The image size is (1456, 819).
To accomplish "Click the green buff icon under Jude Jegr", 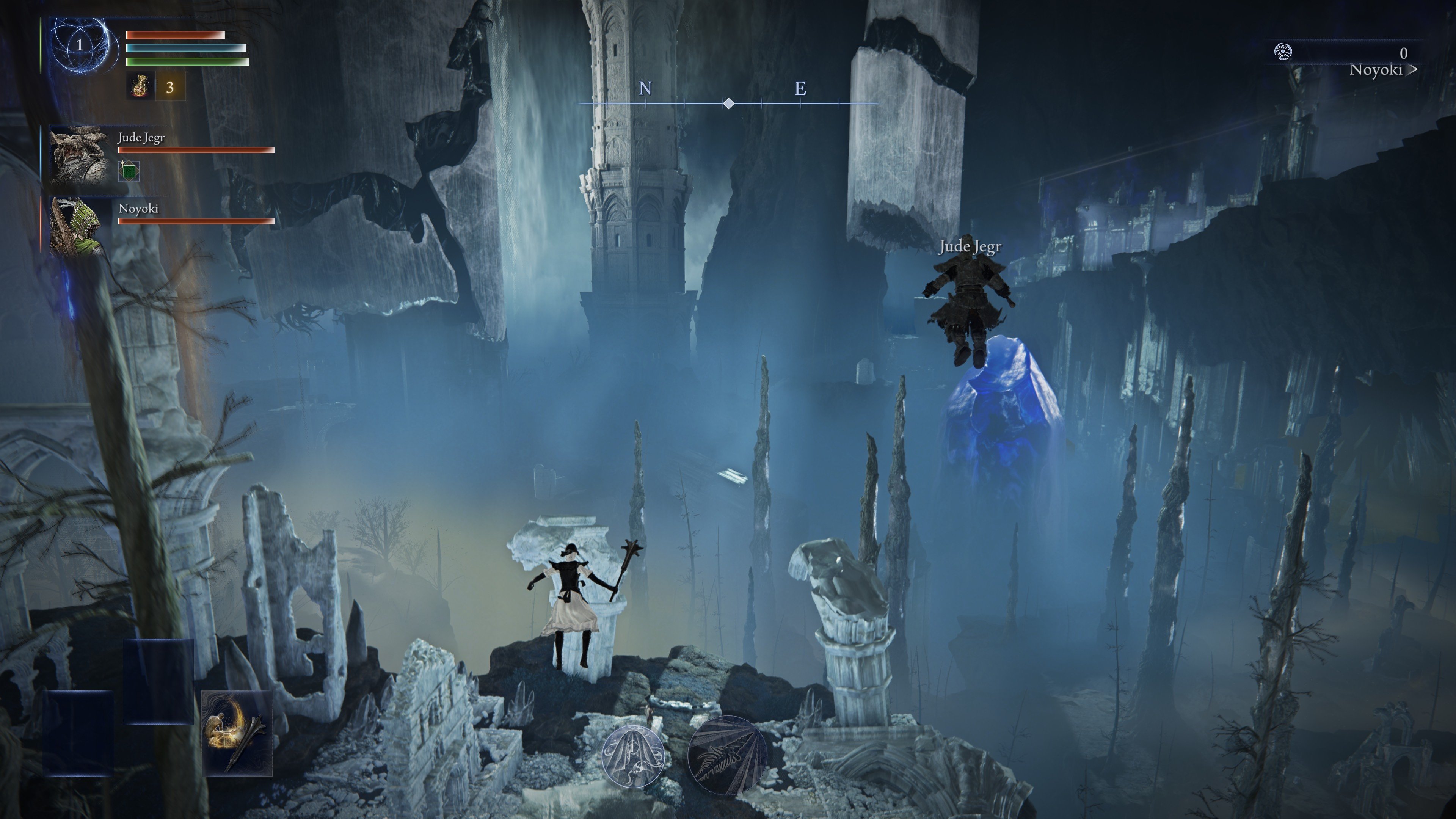I will click(x=129, y=171).
